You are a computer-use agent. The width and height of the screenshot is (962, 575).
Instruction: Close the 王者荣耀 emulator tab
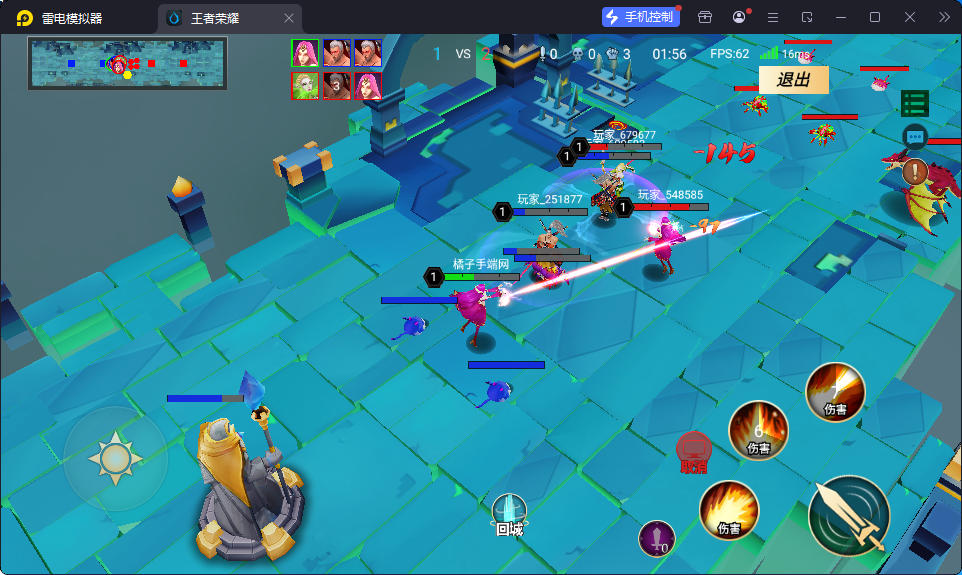click(289, 18)
